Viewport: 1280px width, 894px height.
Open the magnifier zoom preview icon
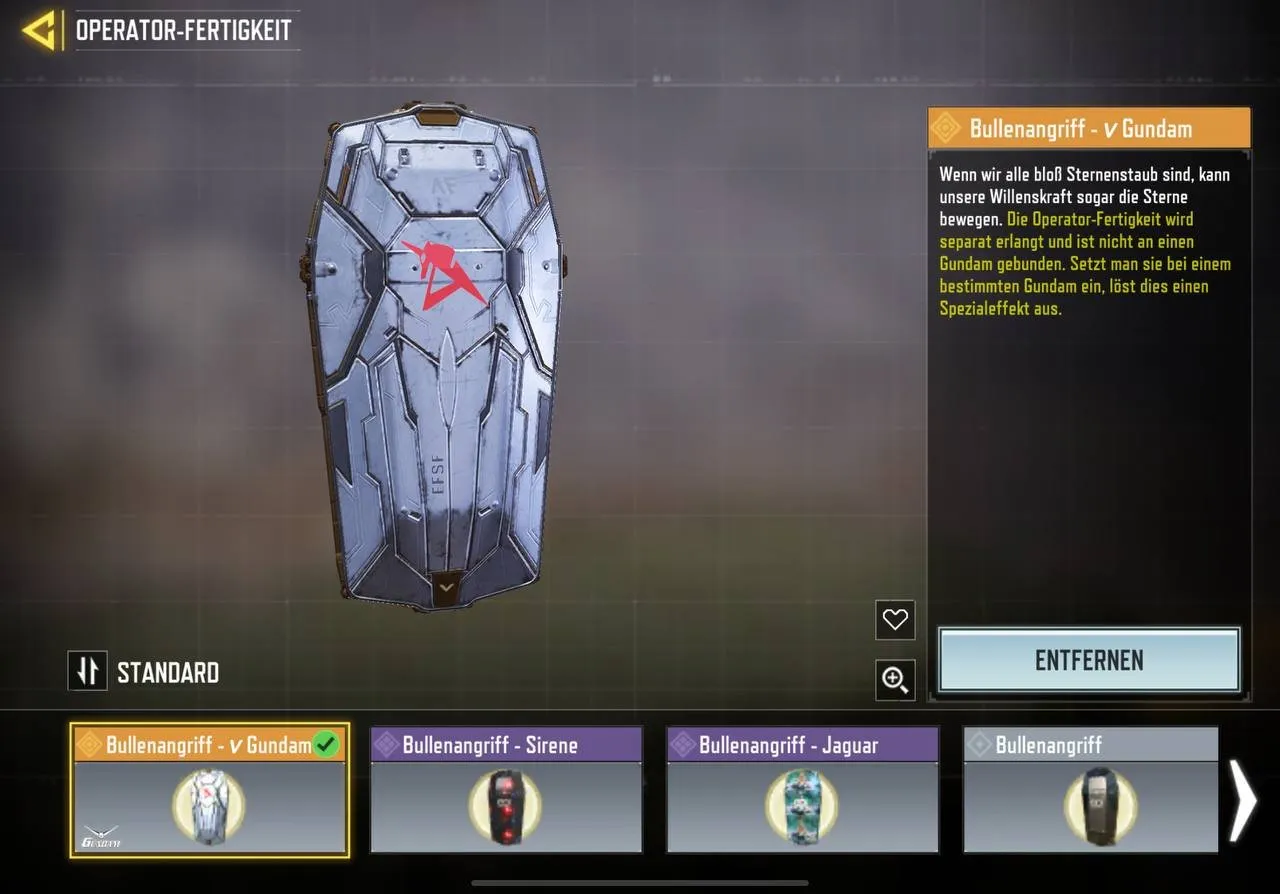click(x=893, y=680)
